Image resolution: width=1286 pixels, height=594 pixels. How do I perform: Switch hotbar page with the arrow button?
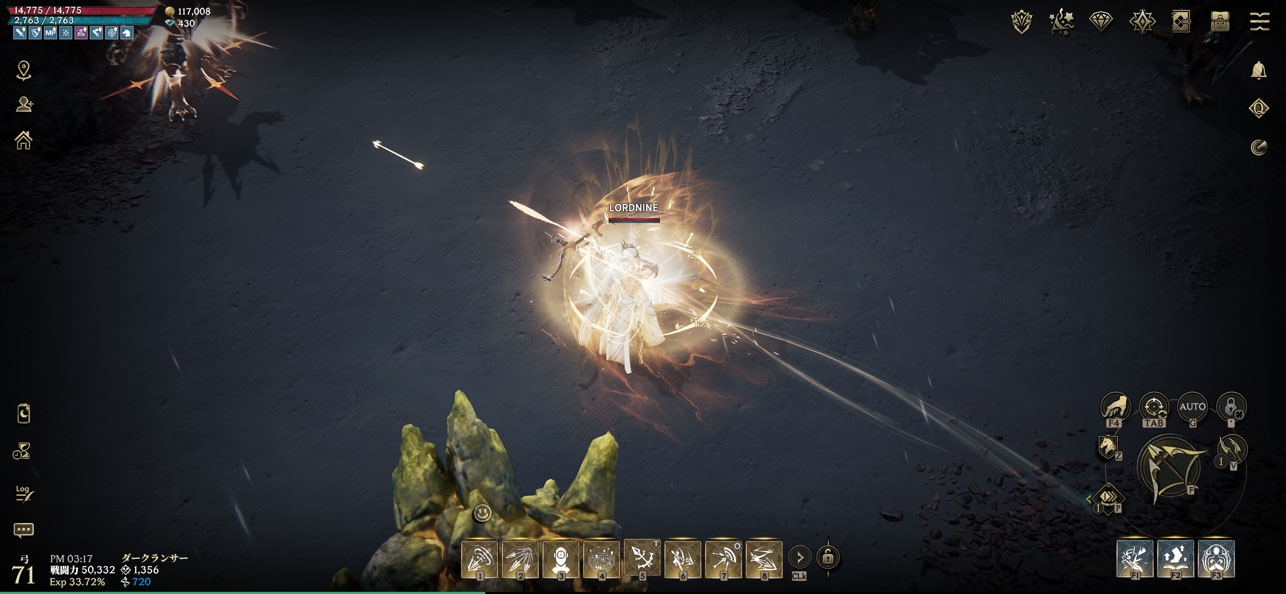[x=799, y=557]
